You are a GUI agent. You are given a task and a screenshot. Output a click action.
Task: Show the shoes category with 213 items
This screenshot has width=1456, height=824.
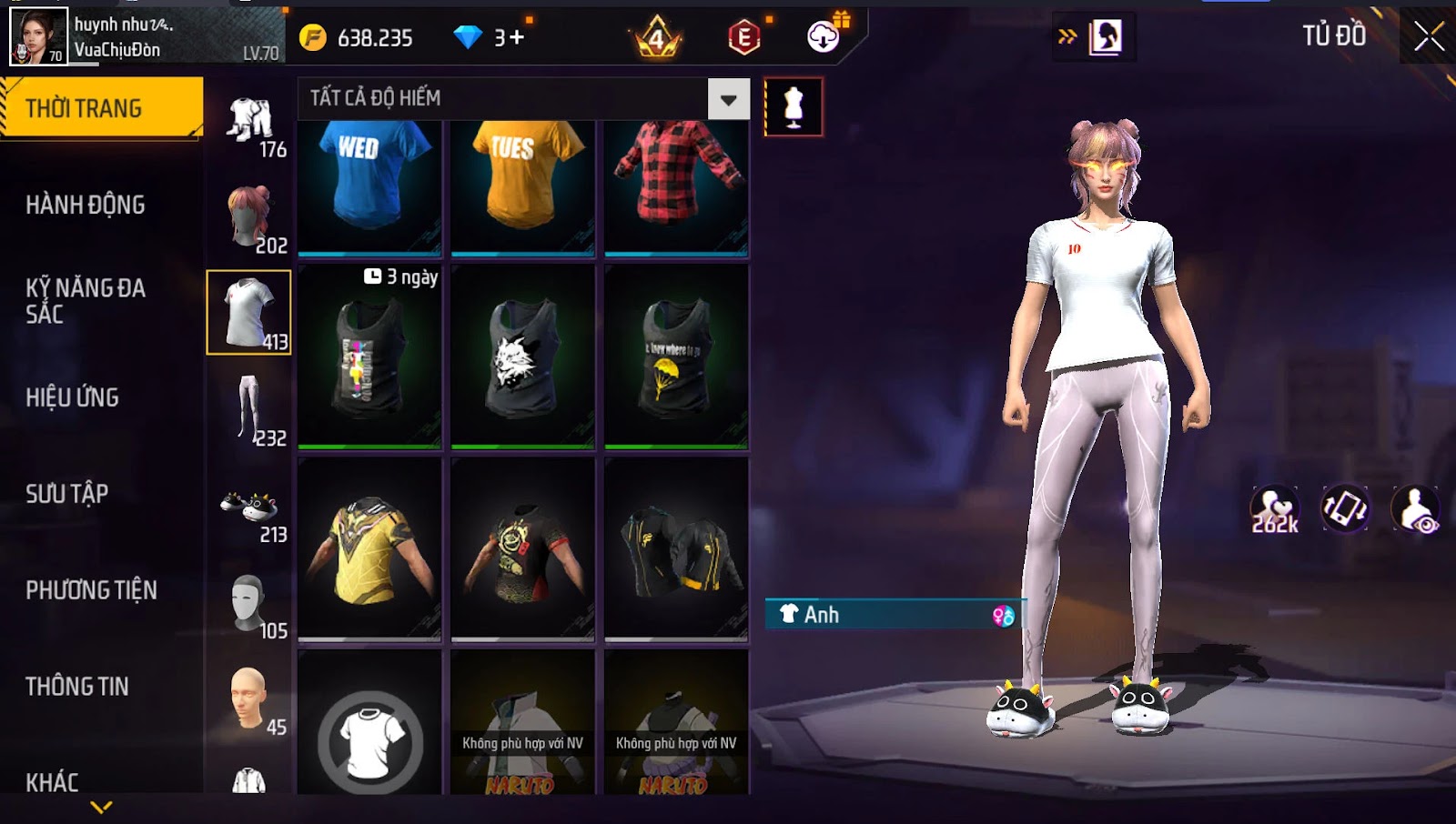tap(249, 511)
